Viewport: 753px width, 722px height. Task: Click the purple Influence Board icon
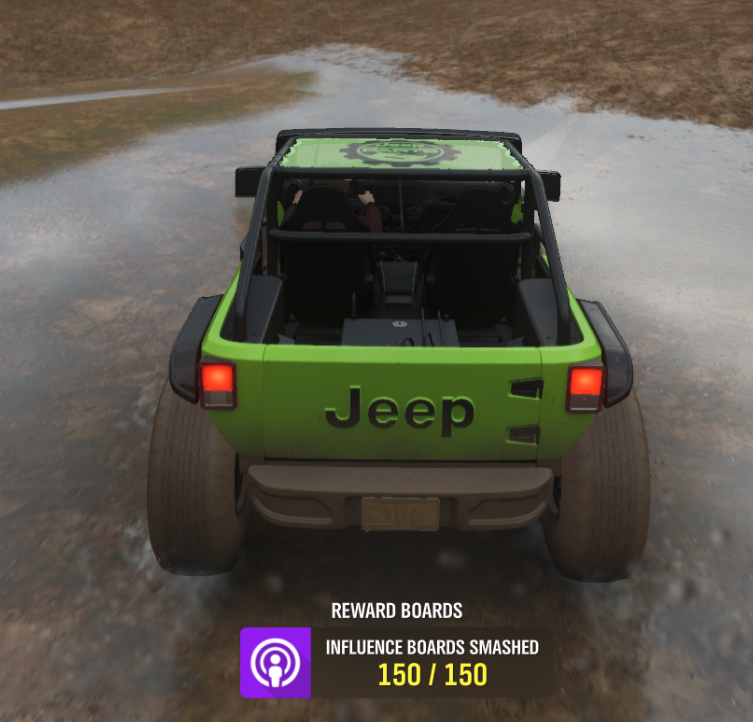(x=275, y=662)
